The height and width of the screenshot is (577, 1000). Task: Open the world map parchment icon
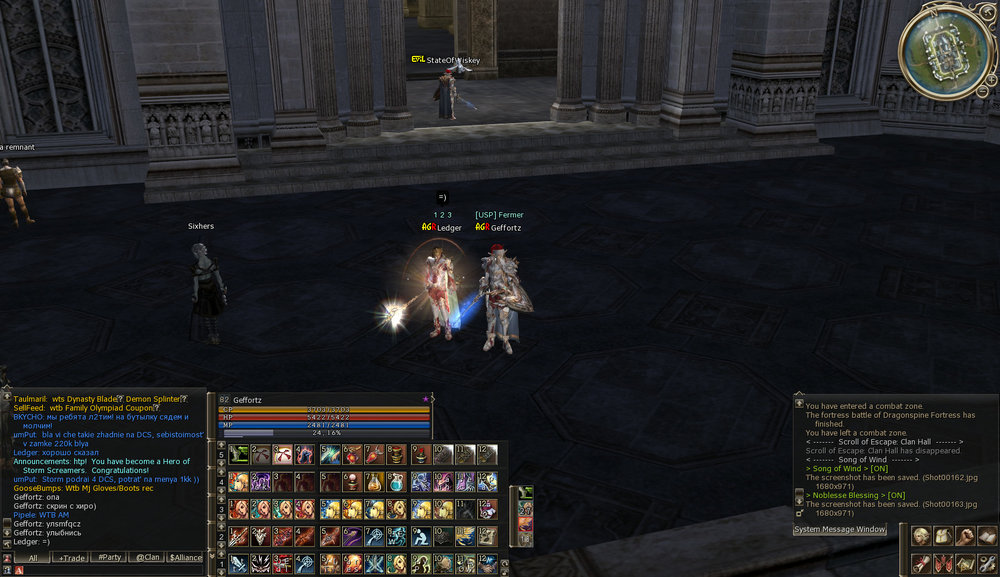tap(964, 564)
